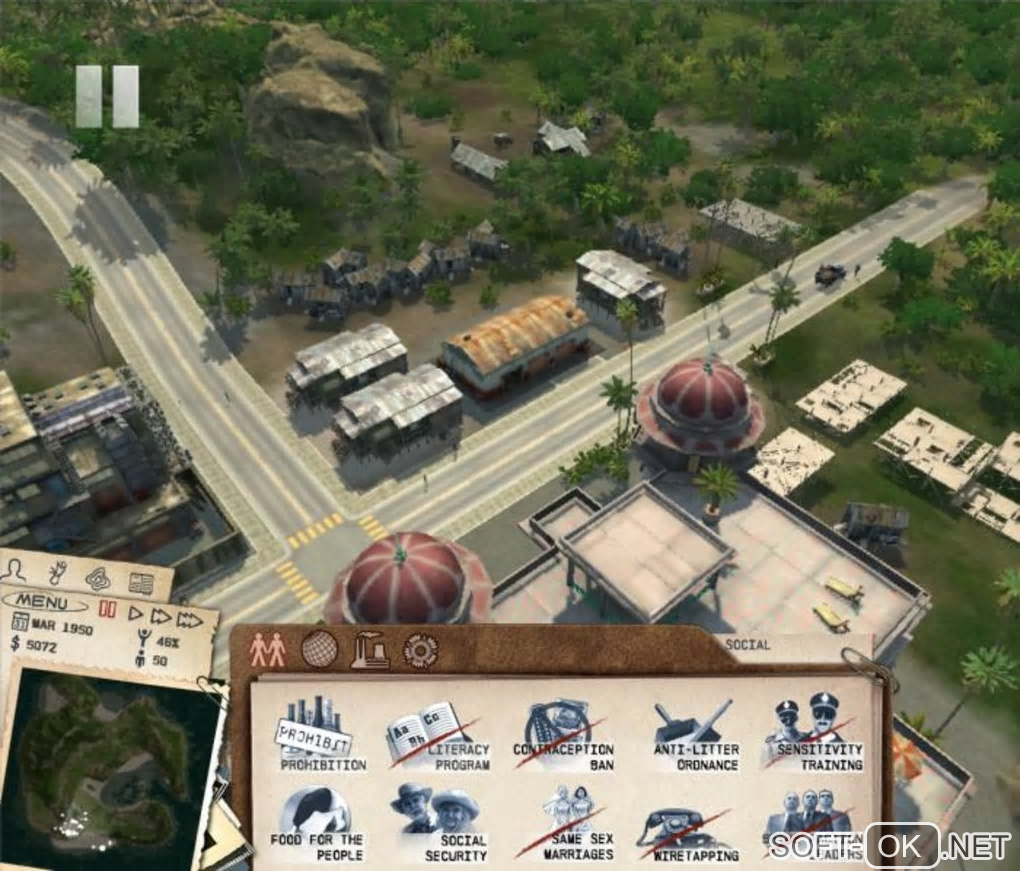Open the MENU button

point(44,604)
